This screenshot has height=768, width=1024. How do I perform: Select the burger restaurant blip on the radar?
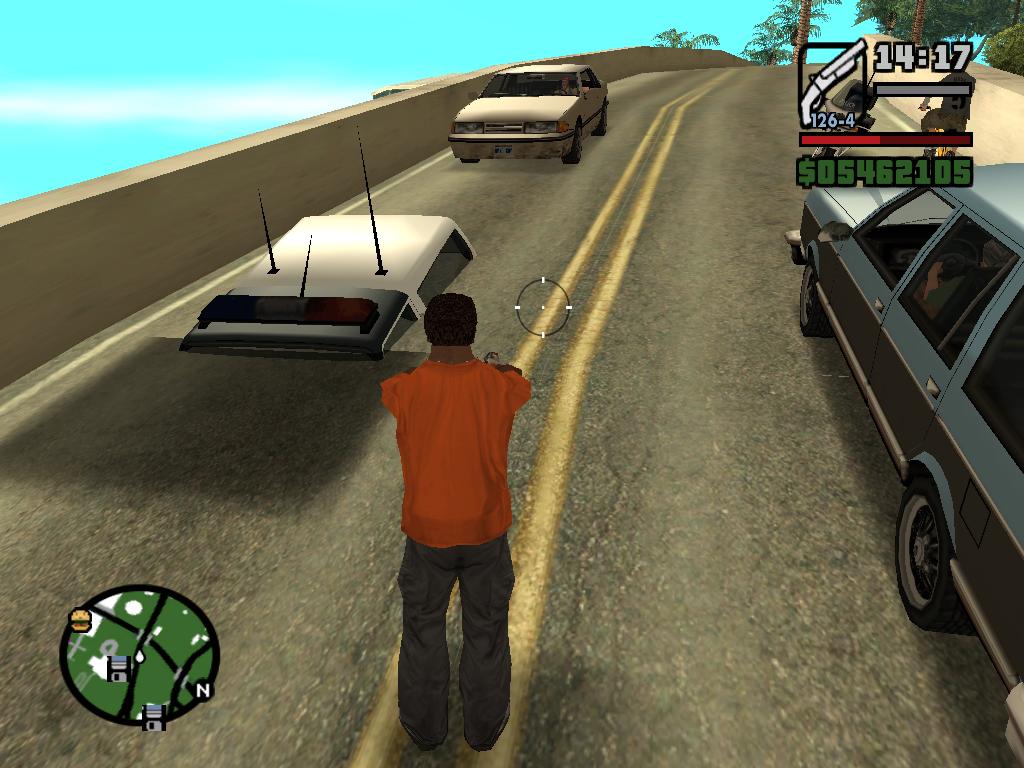81,620
